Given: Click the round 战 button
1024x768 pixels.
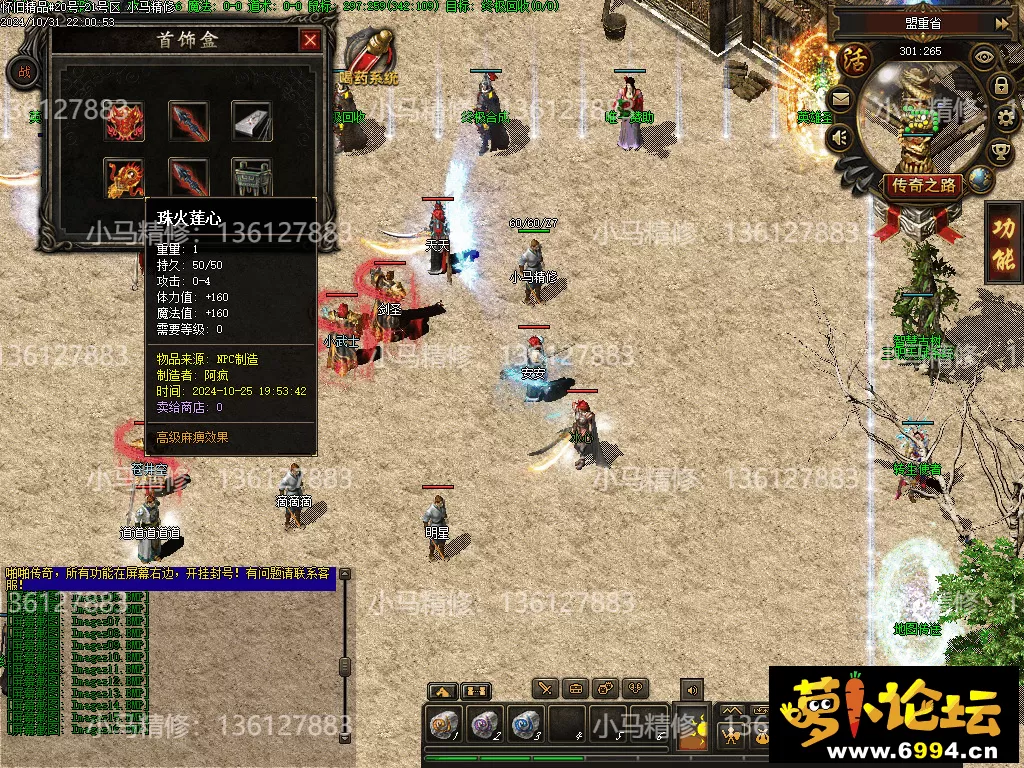Looking at the screenshot, I should 24,71.
